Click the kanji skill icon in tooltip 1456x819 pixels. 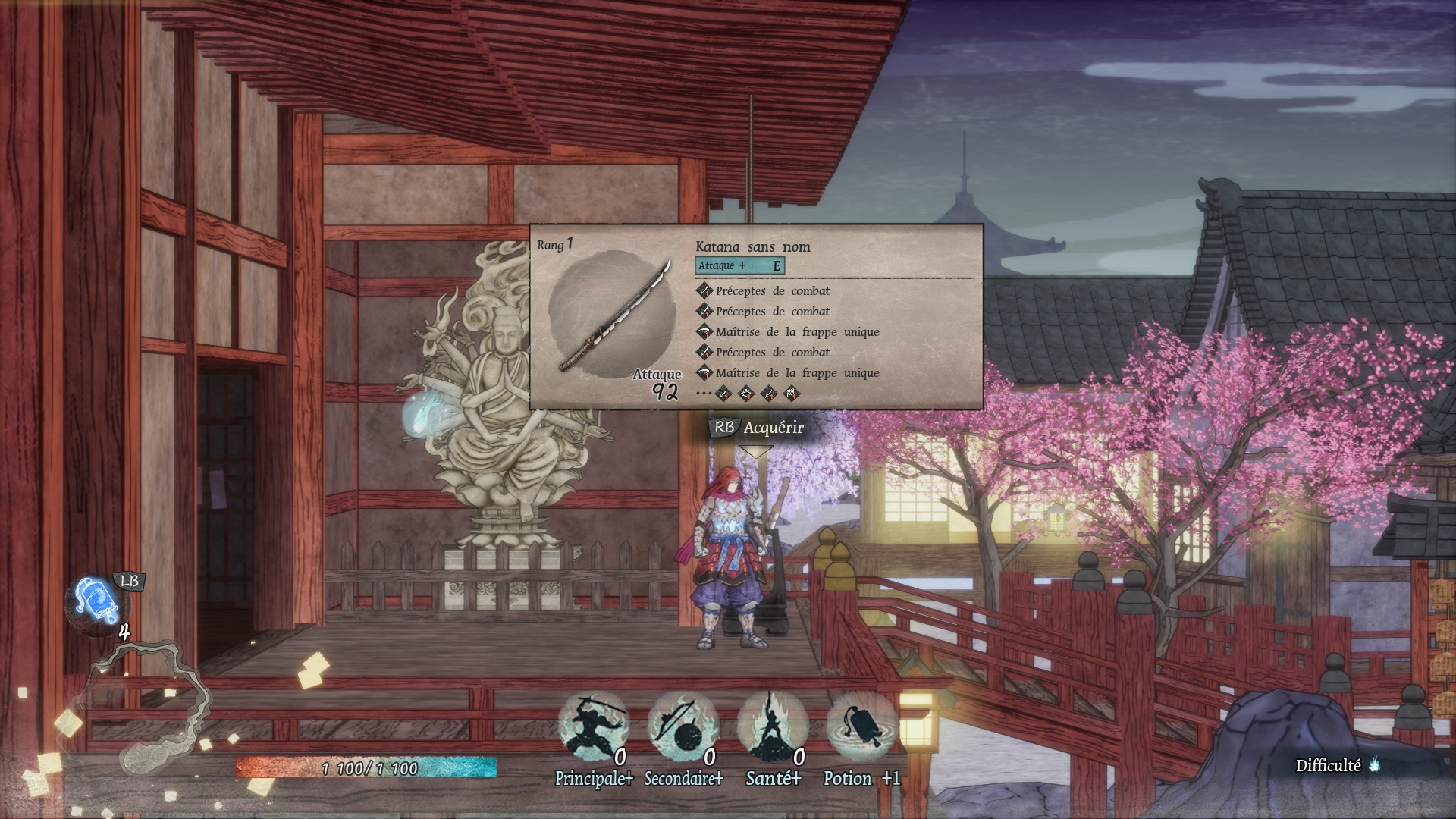[791, 394]
